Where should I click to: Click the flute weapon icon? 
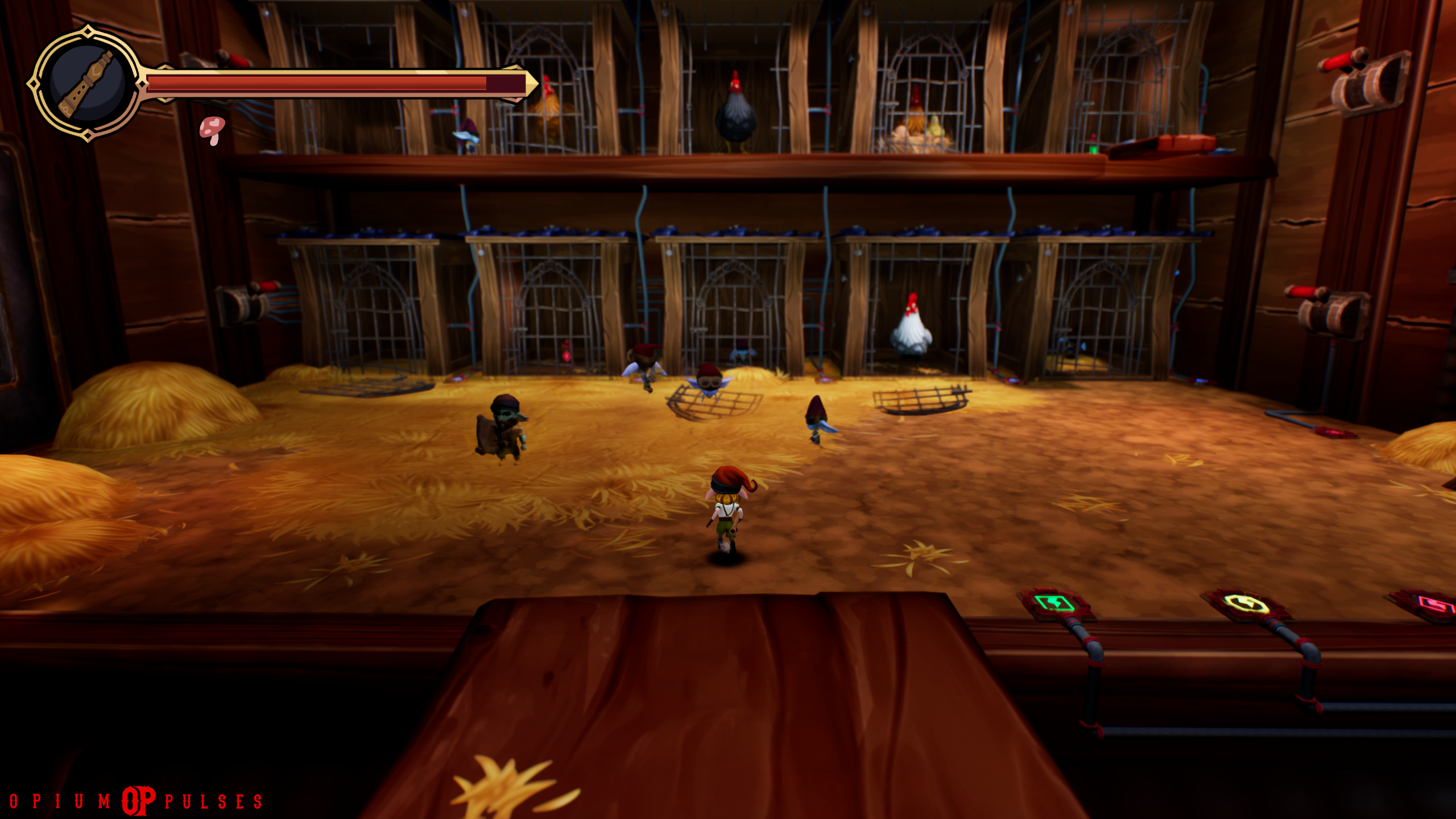(x=87, y=83)
